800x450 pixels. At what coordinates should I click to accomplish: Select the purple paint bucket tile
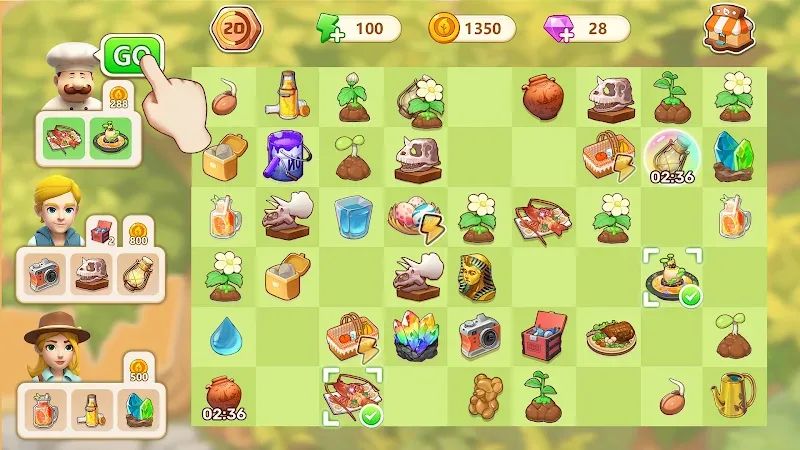pyautogui.click(x=285, y=155)
